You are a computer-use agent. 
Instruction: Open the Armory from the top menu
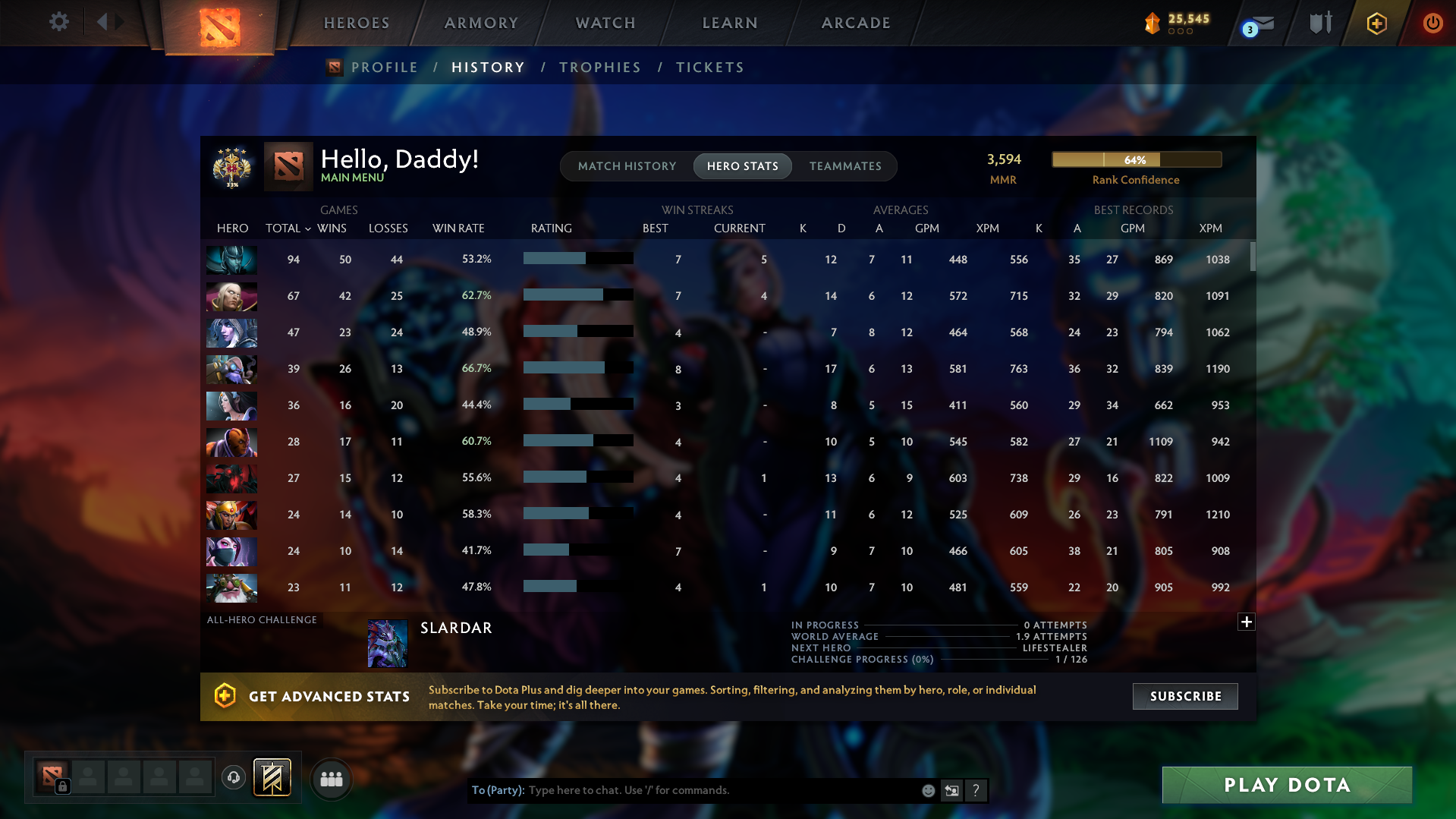480,23
